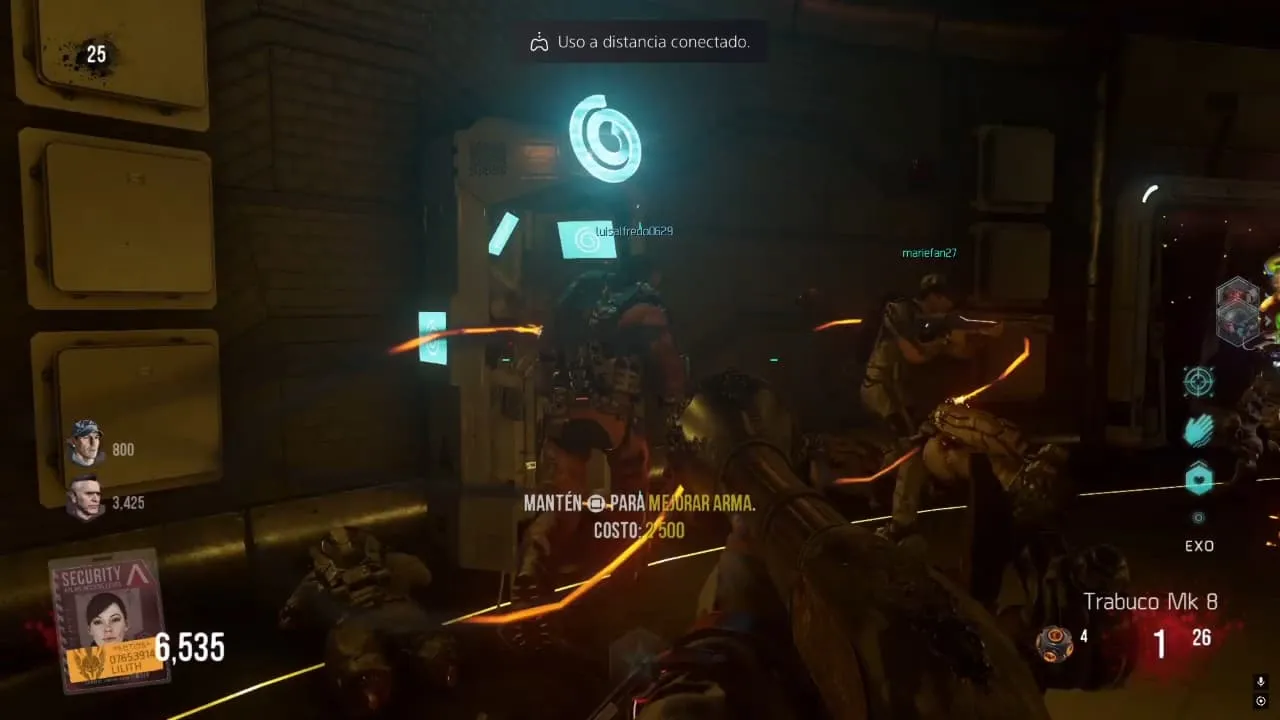
Task: Dismiss the remote play connected notification
Action: (640, 42)
